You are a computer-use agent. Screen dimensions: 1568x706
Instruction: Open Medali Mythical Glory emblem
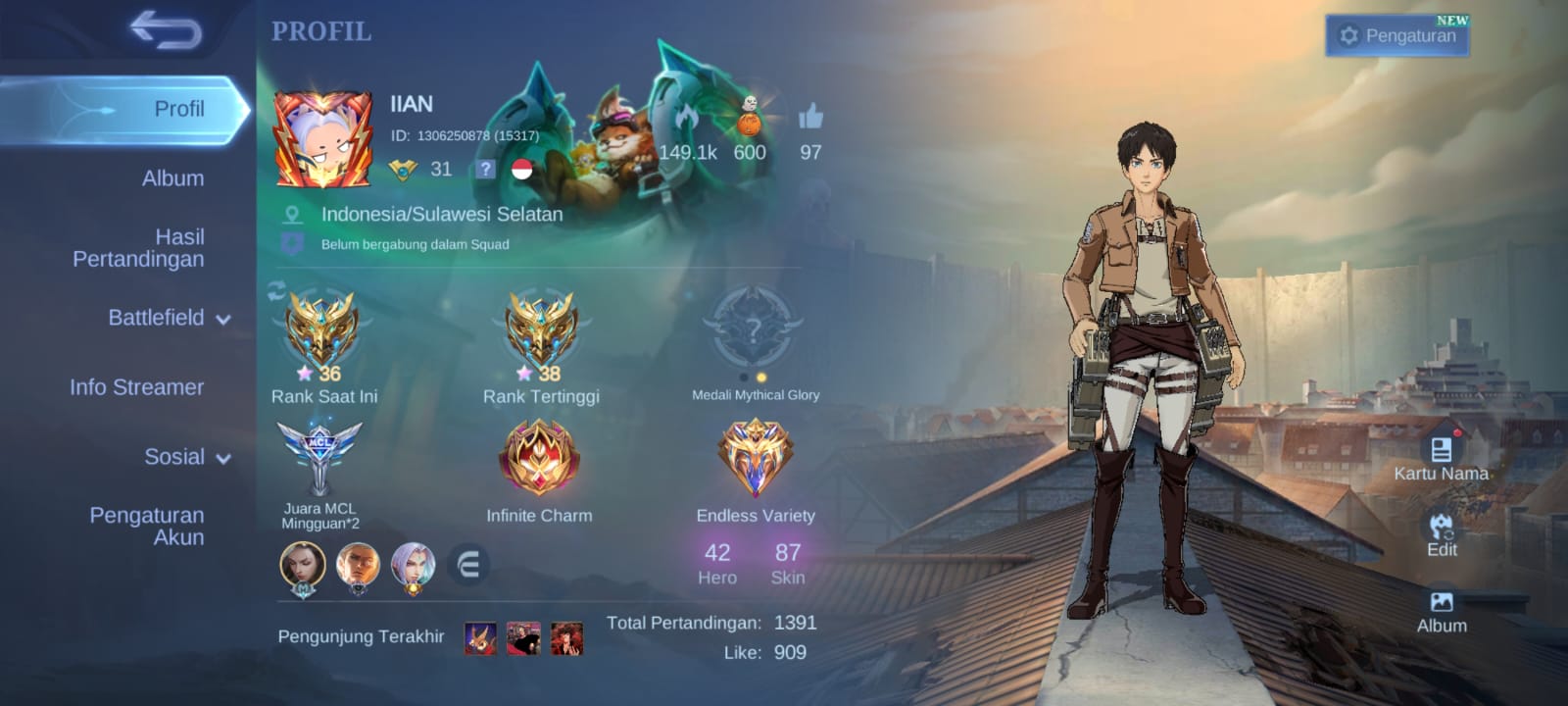[753, 330]
